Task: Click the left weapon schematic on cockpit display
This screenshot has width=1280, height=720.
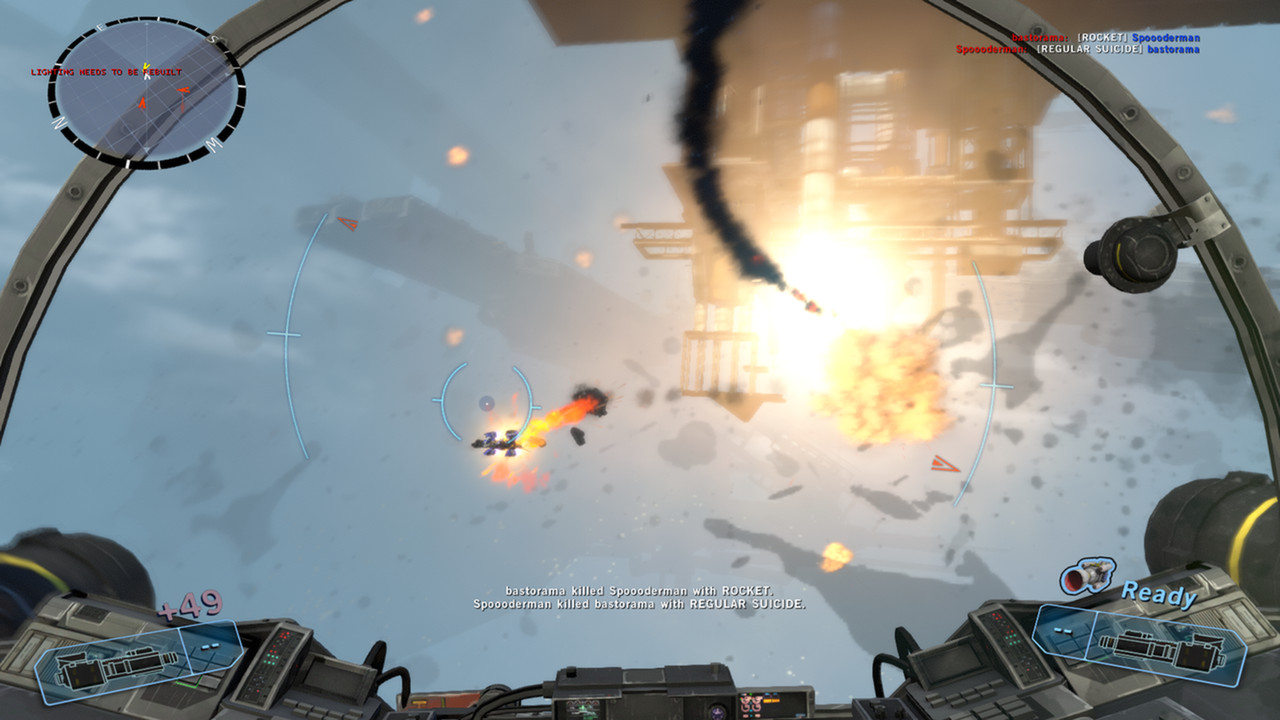Action: click(115, 668)
